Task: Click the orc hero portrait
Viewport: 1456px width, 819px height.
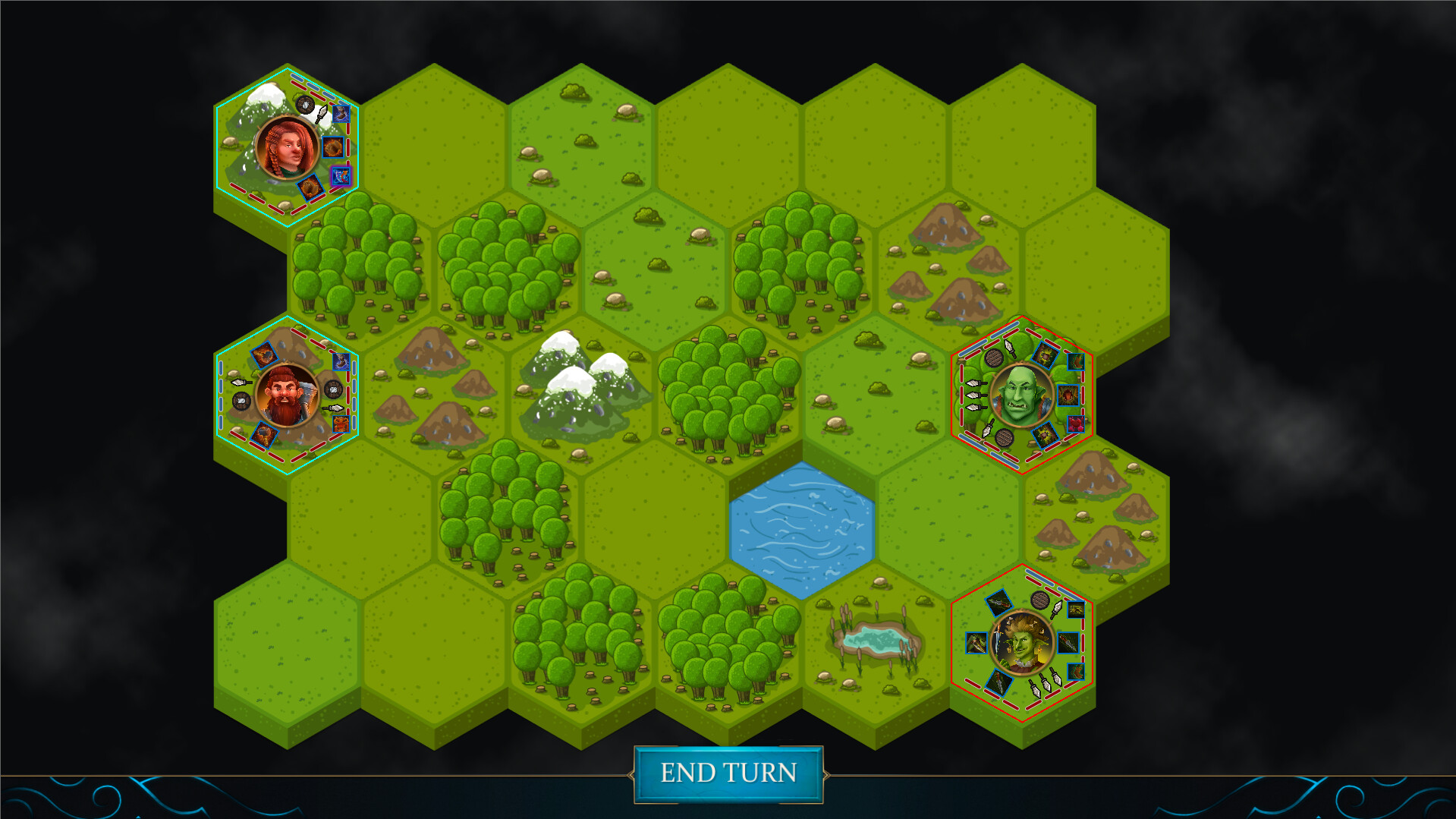Action: click(1021, 394)
